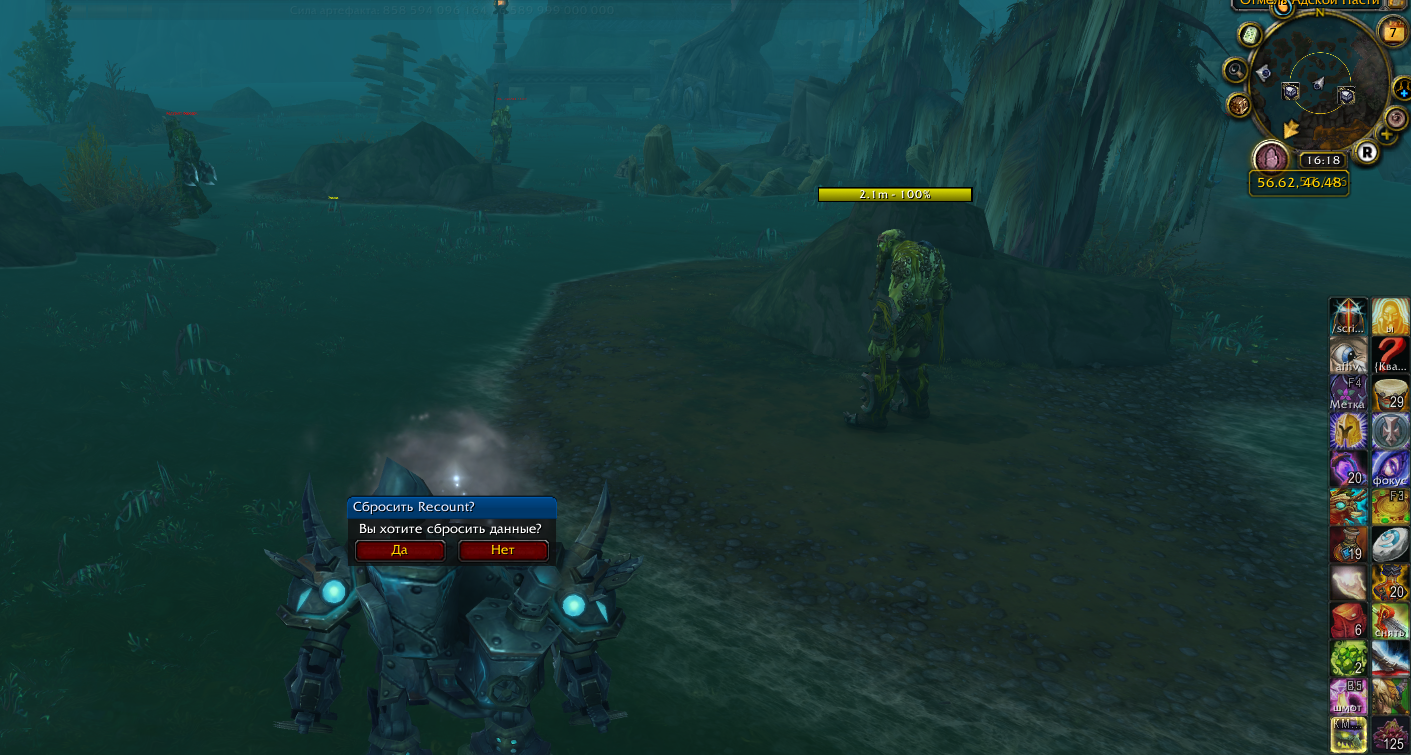The height and width of the screenshot is (755, 1411).
Task: Activate the шмот macro icon
Action: click(1347, 697)
